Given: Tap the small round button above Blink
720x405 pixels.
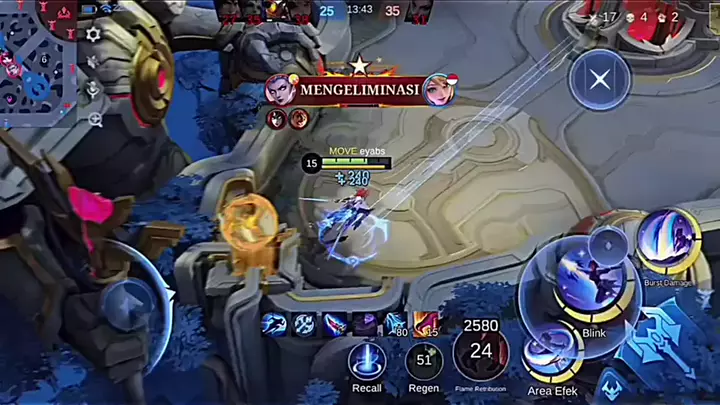Looking at the screenshot, I should point(607,243).
